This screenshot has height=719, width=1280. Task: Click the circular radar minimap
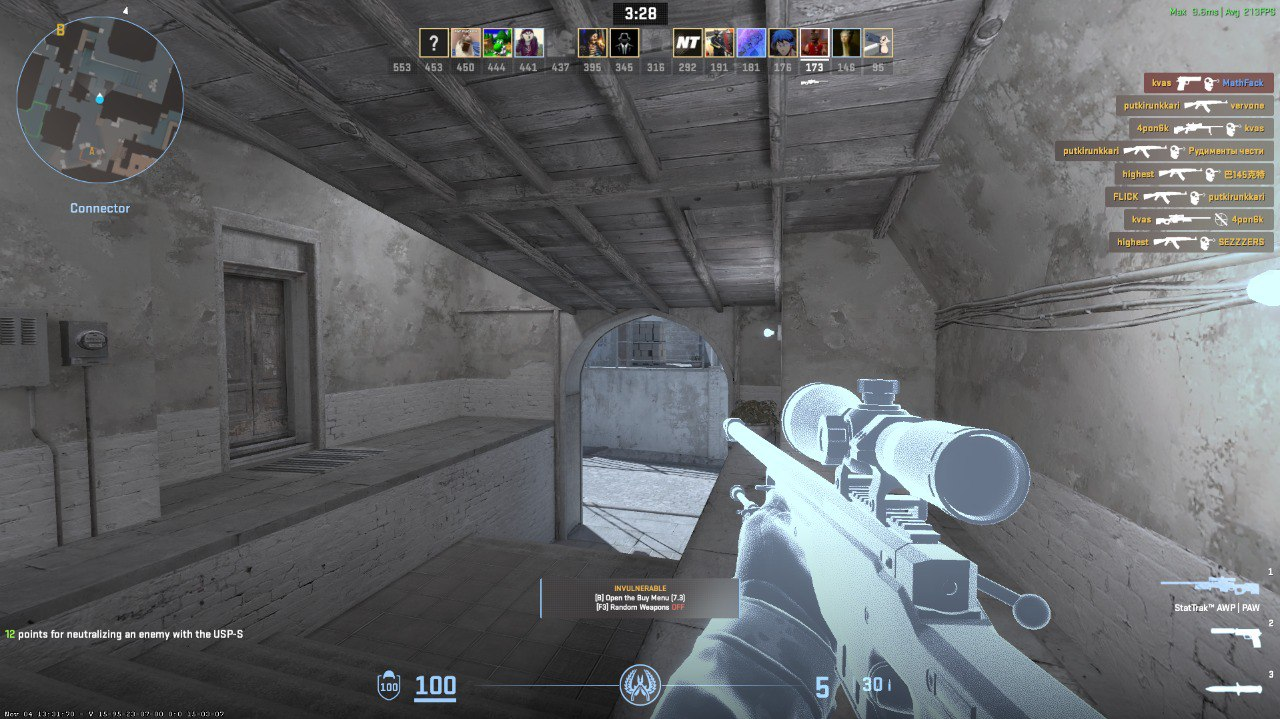[x=100, y=99]
